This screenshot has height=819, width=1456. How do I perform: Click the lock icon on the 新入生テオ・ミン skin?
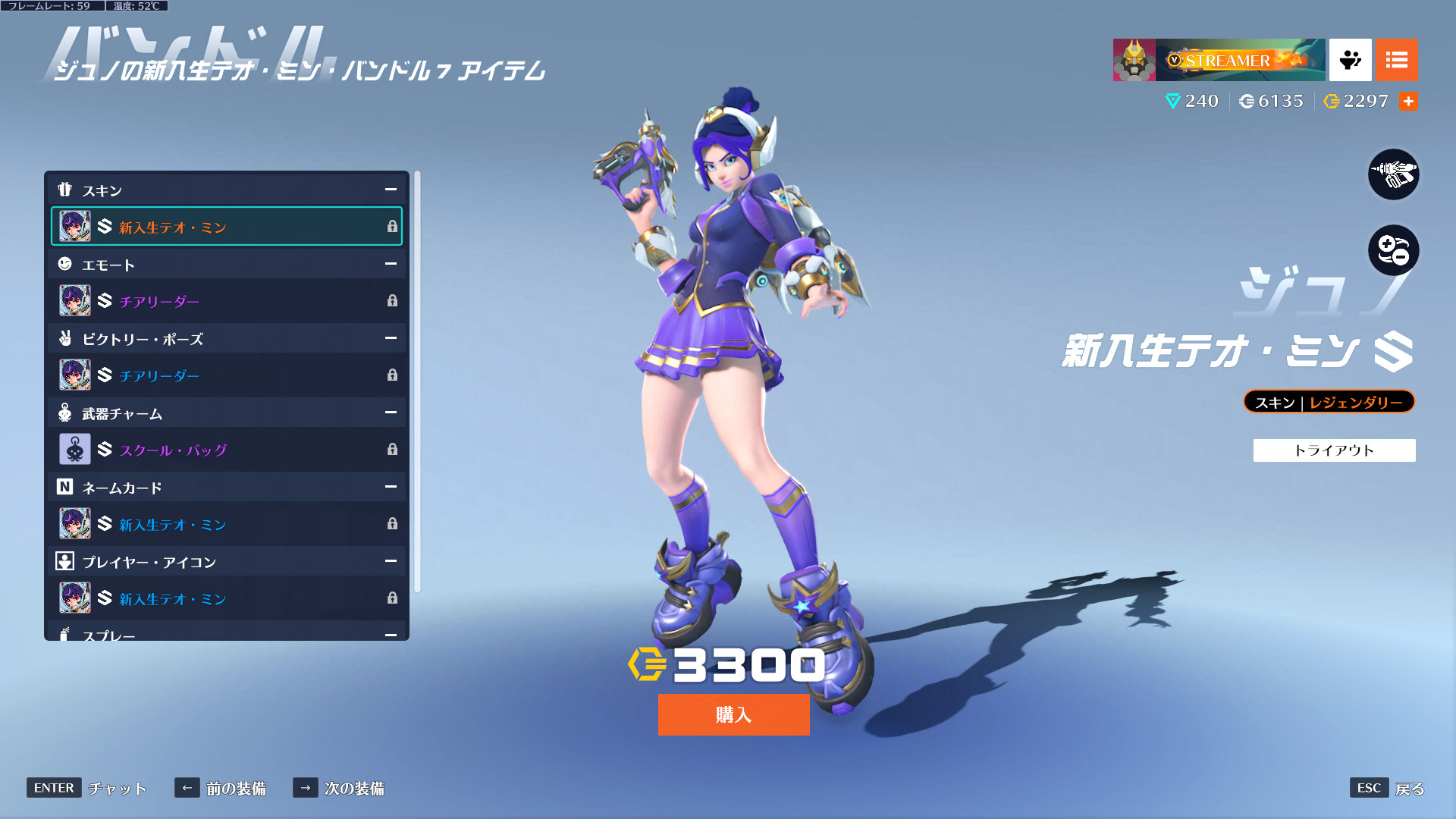pyautogui.click(x=393, y=226)
